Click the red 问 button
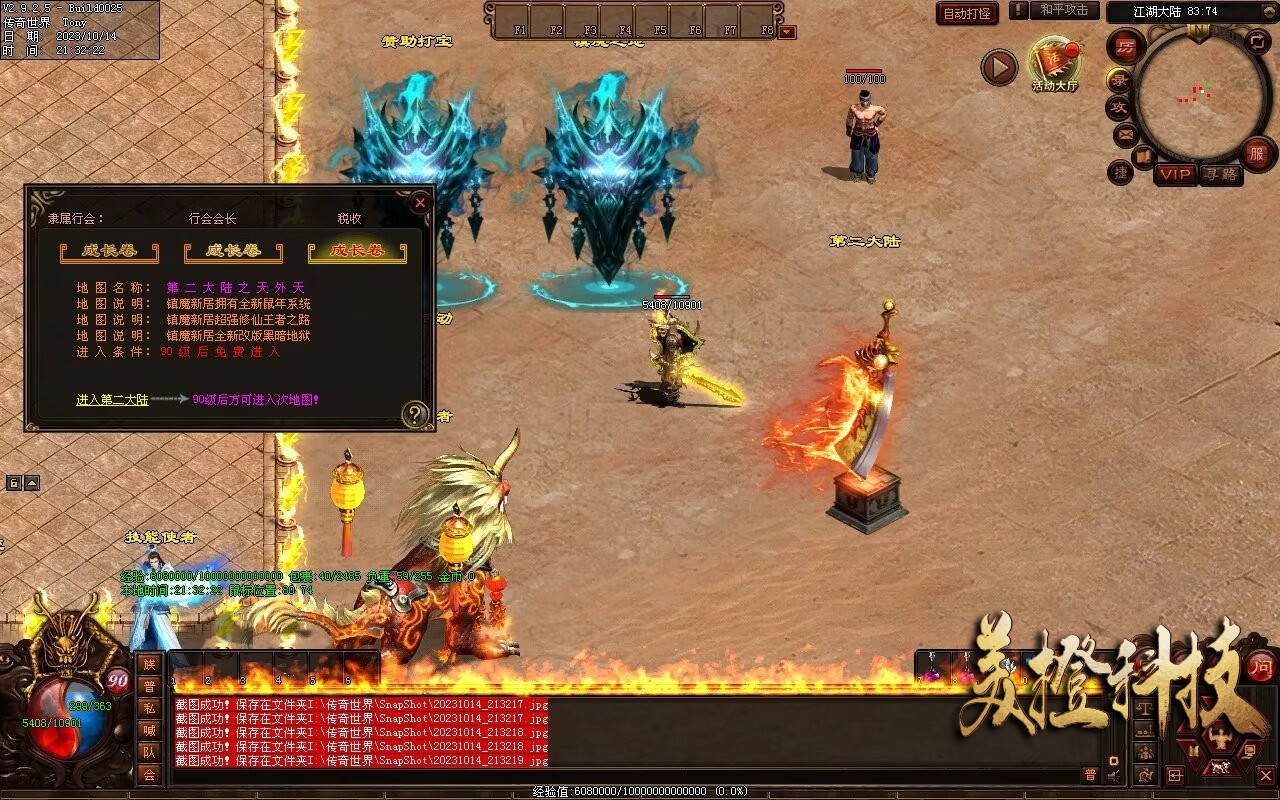The height and width of the screenshot is (800, 1280). pos(1261,667)
